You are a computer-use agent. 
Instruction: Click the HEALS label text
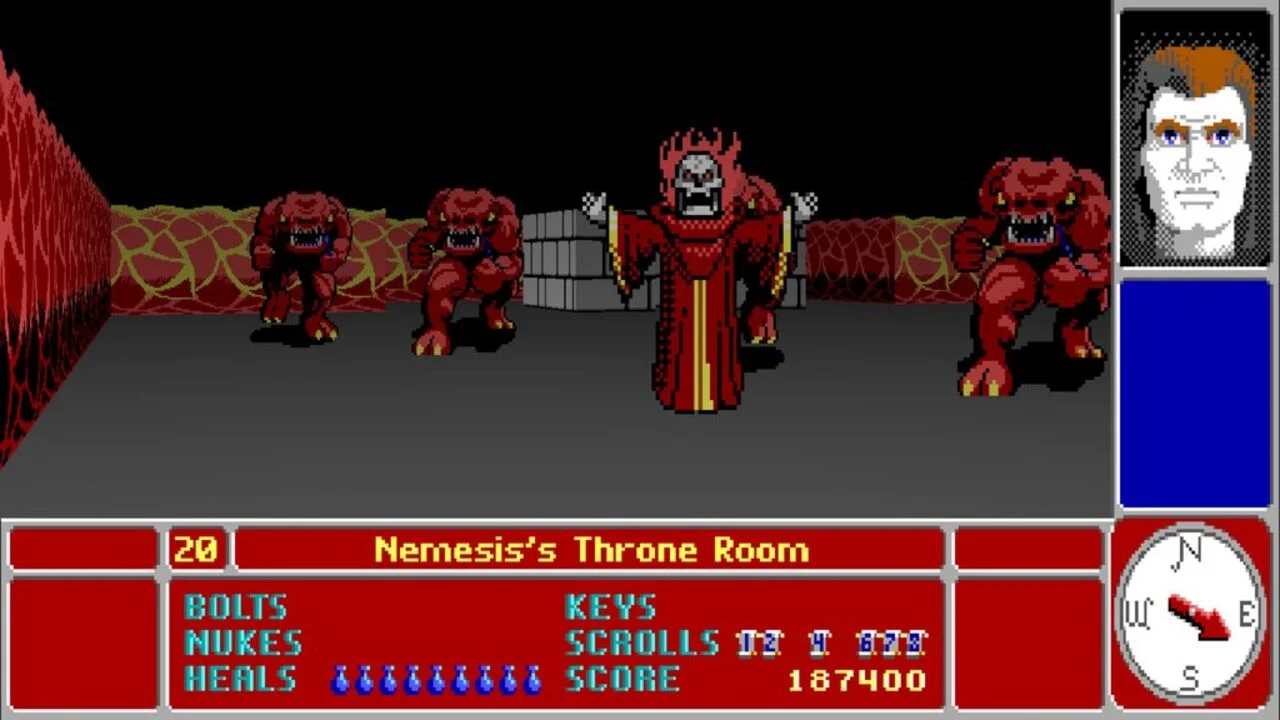240,678
